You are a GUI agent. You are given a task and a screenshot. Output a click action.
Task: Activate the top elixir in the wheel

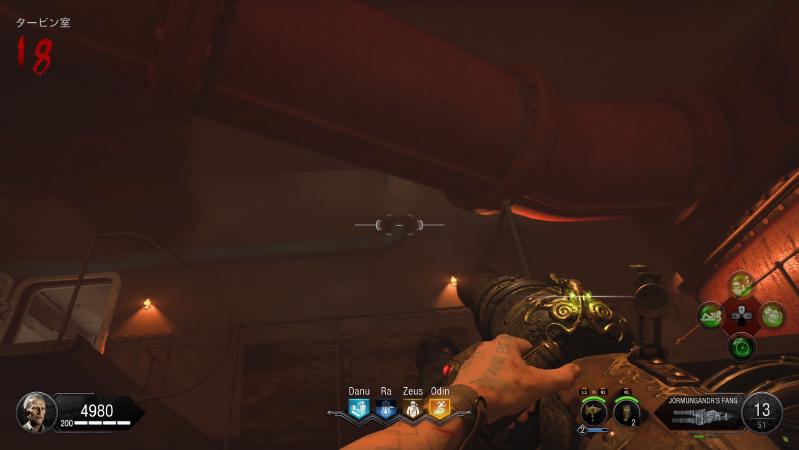(x=741, y=286)
